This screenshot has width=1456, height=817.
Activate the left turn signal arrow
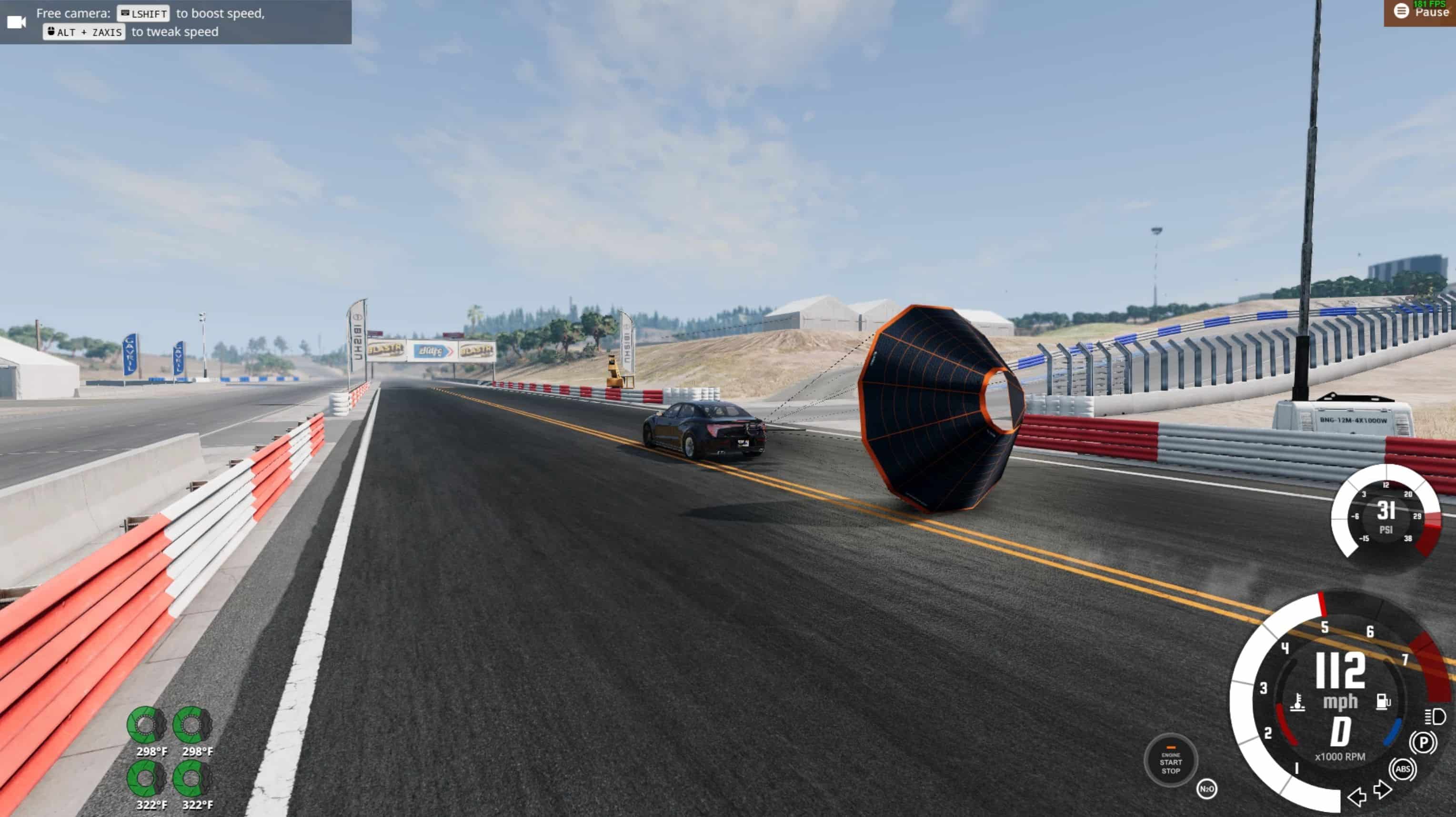(1356, 797)
